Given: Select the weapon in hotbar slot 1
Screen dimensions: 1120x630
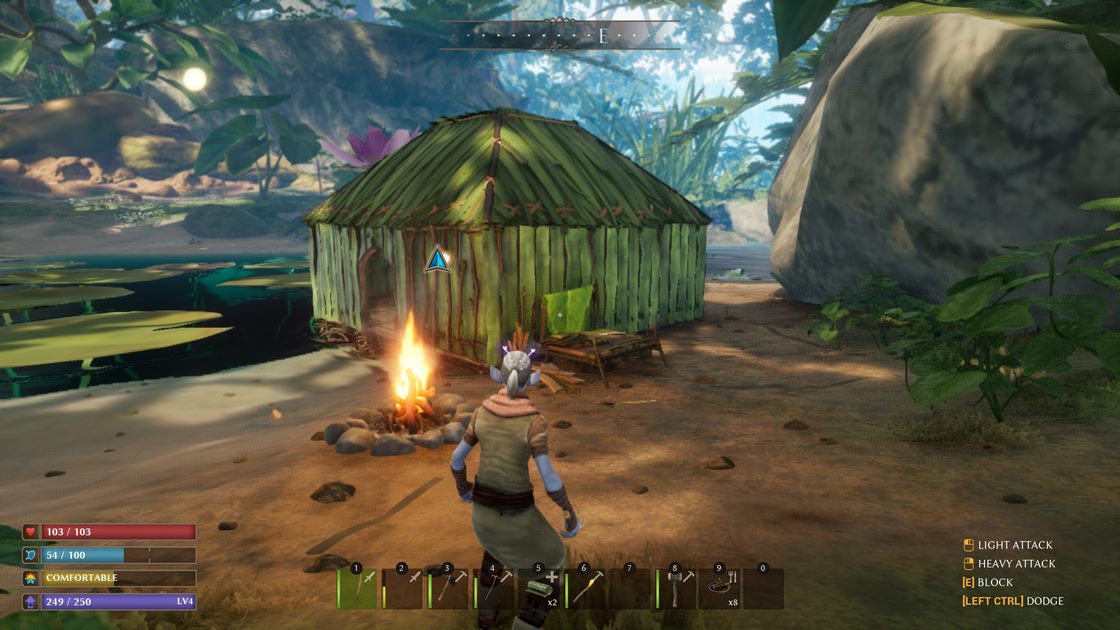Looking at the screenshot, I should 358,588.
